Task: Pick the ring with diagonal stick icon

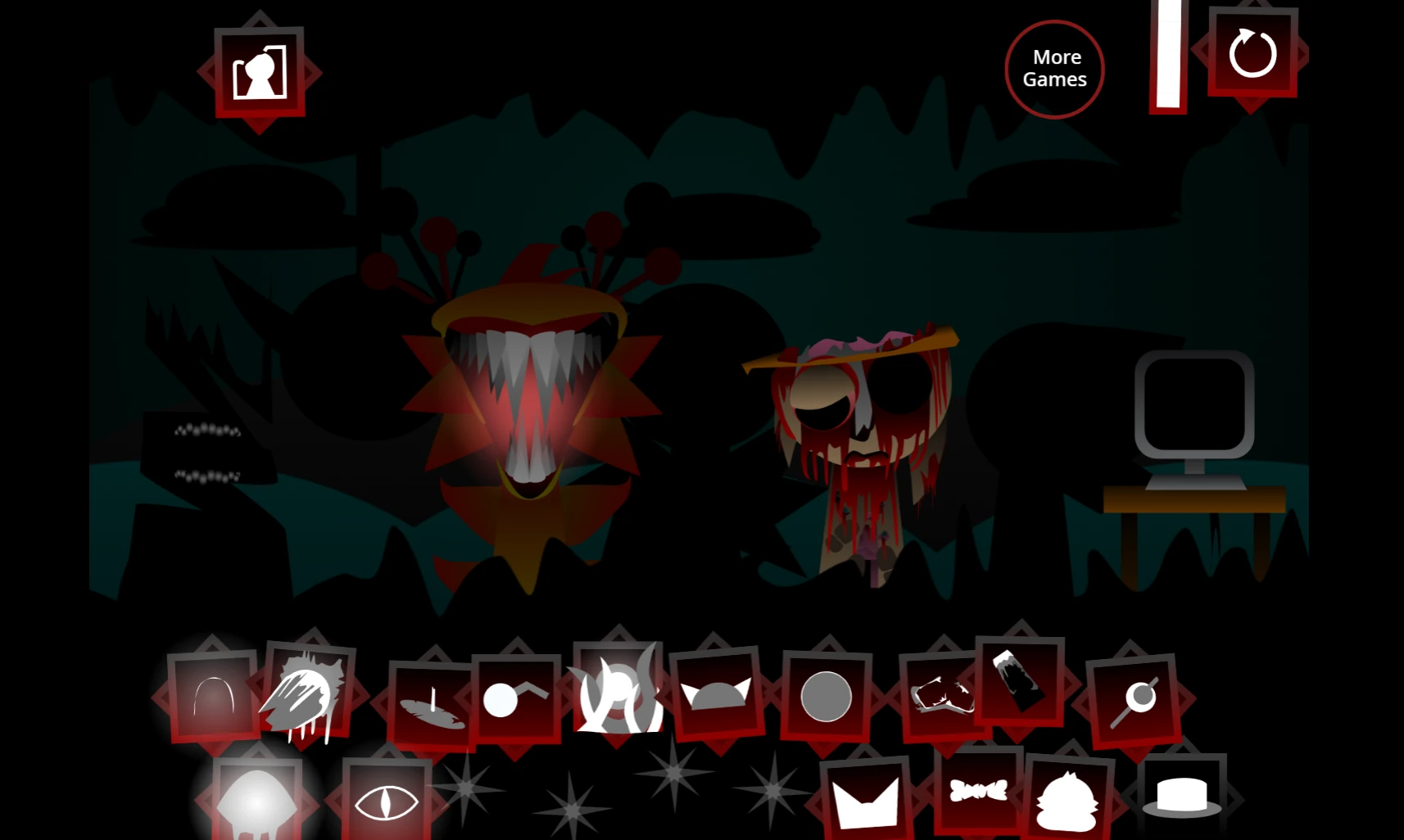Action: point(1135,700)
